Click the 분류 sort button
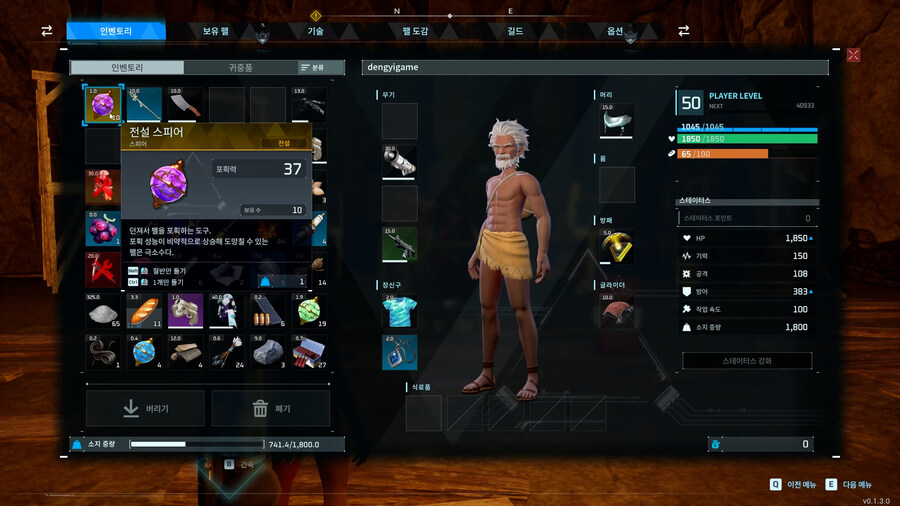Viewport: 900px width, 506px height. 313,67
